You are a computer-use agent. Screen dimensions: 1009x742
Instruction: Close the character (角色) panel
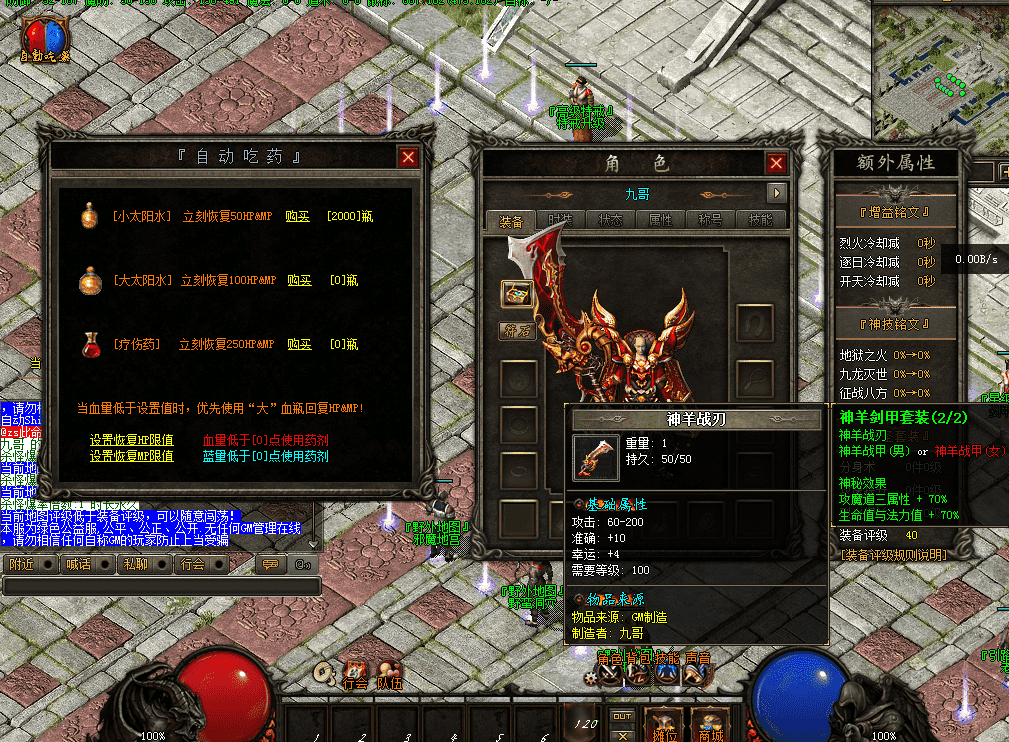[x=776, y=163]
